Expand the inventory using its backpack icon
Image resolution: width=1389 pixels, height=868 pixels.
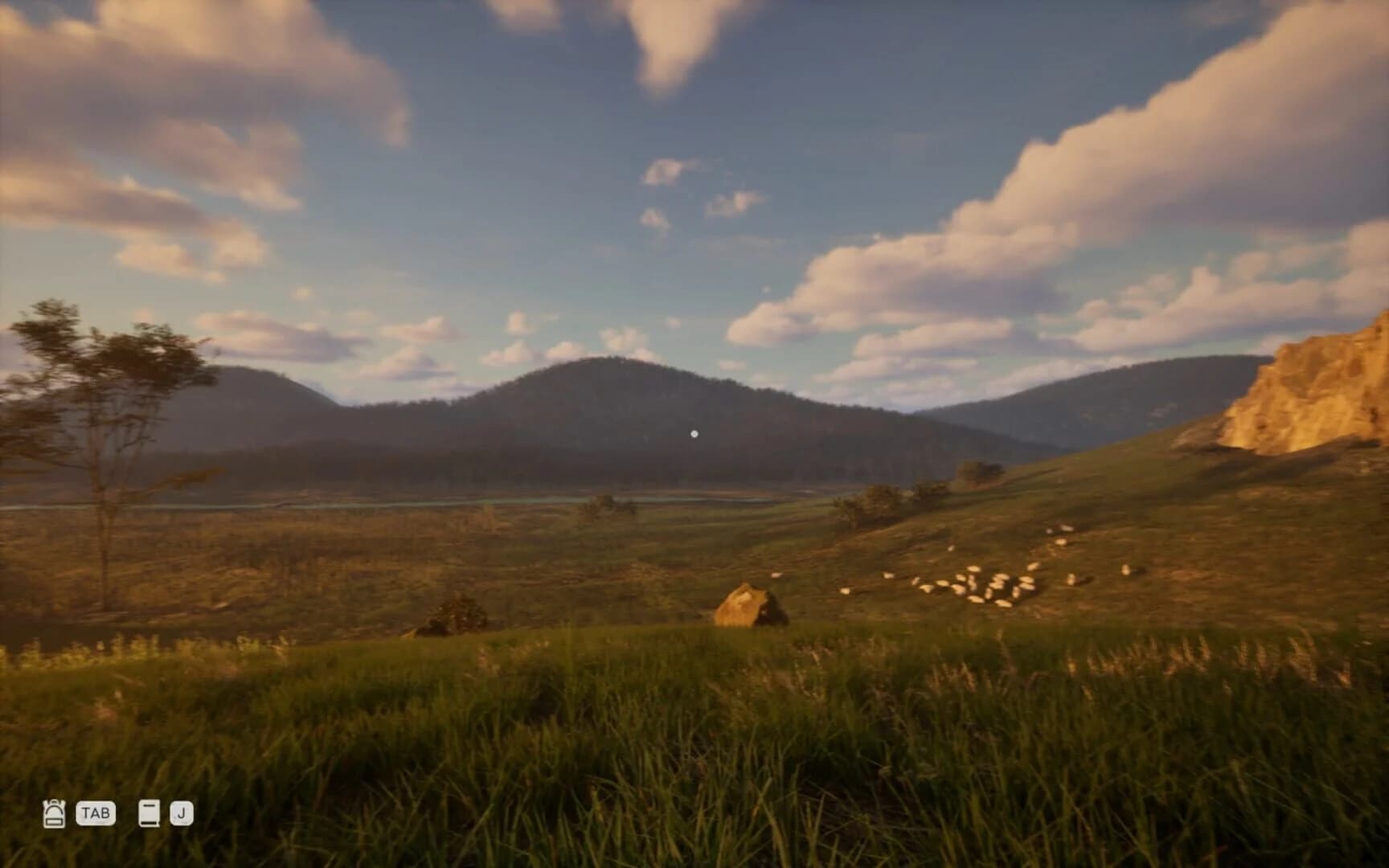point(53,814)
